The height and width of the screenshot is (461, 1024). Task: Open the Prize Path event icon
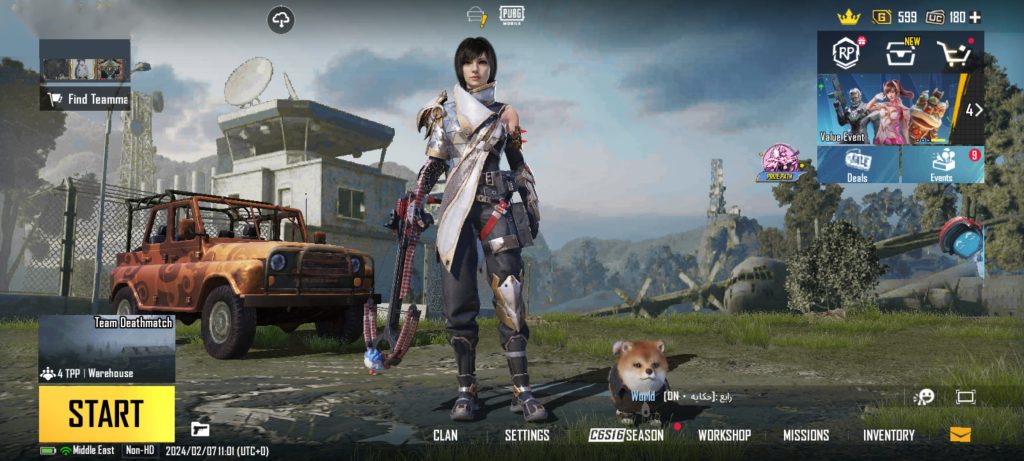click(x=781, y=163)
